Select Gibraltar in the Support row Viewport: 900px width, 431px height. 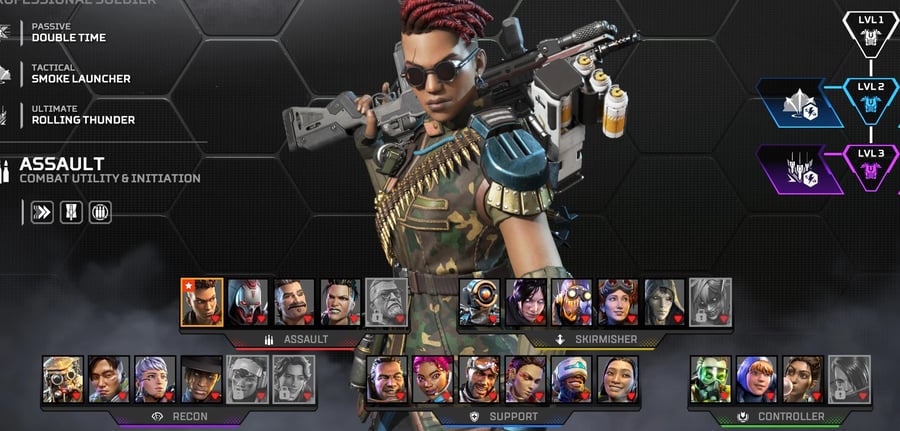click(387, 379)
